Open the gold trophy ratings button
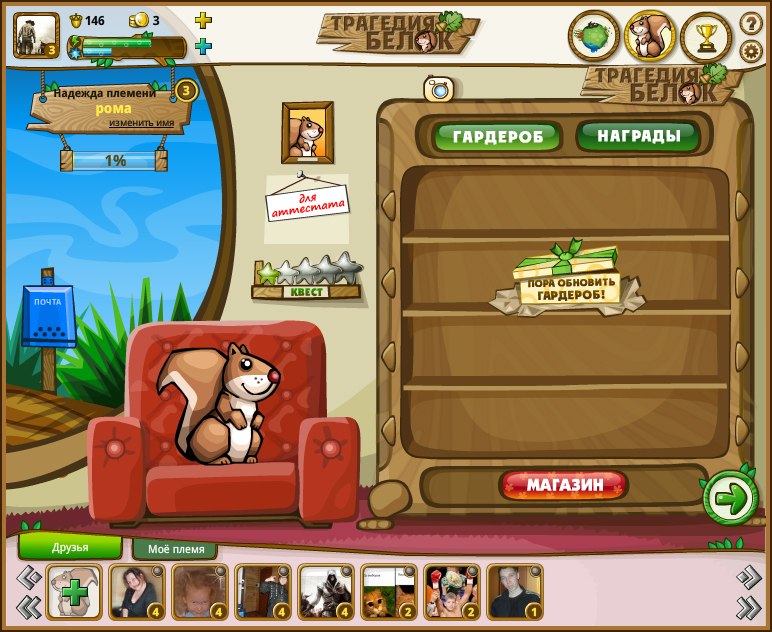Image resolution: width=772 pixels, height=632 pixels. tap(706, 37)
